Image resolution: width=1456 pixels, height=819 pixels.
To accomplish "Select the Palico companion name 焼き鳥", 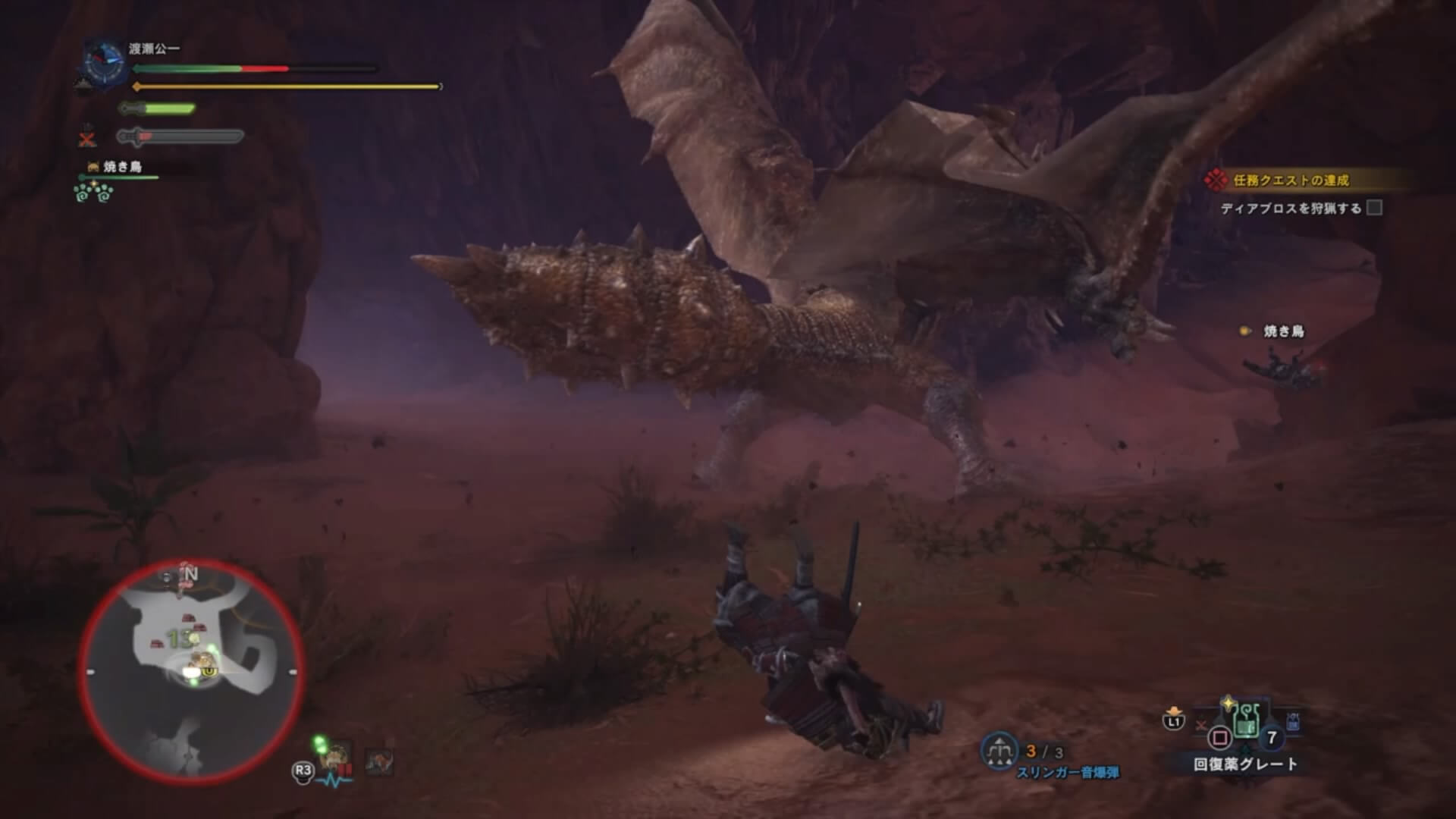I will click(x=122, y=167).
